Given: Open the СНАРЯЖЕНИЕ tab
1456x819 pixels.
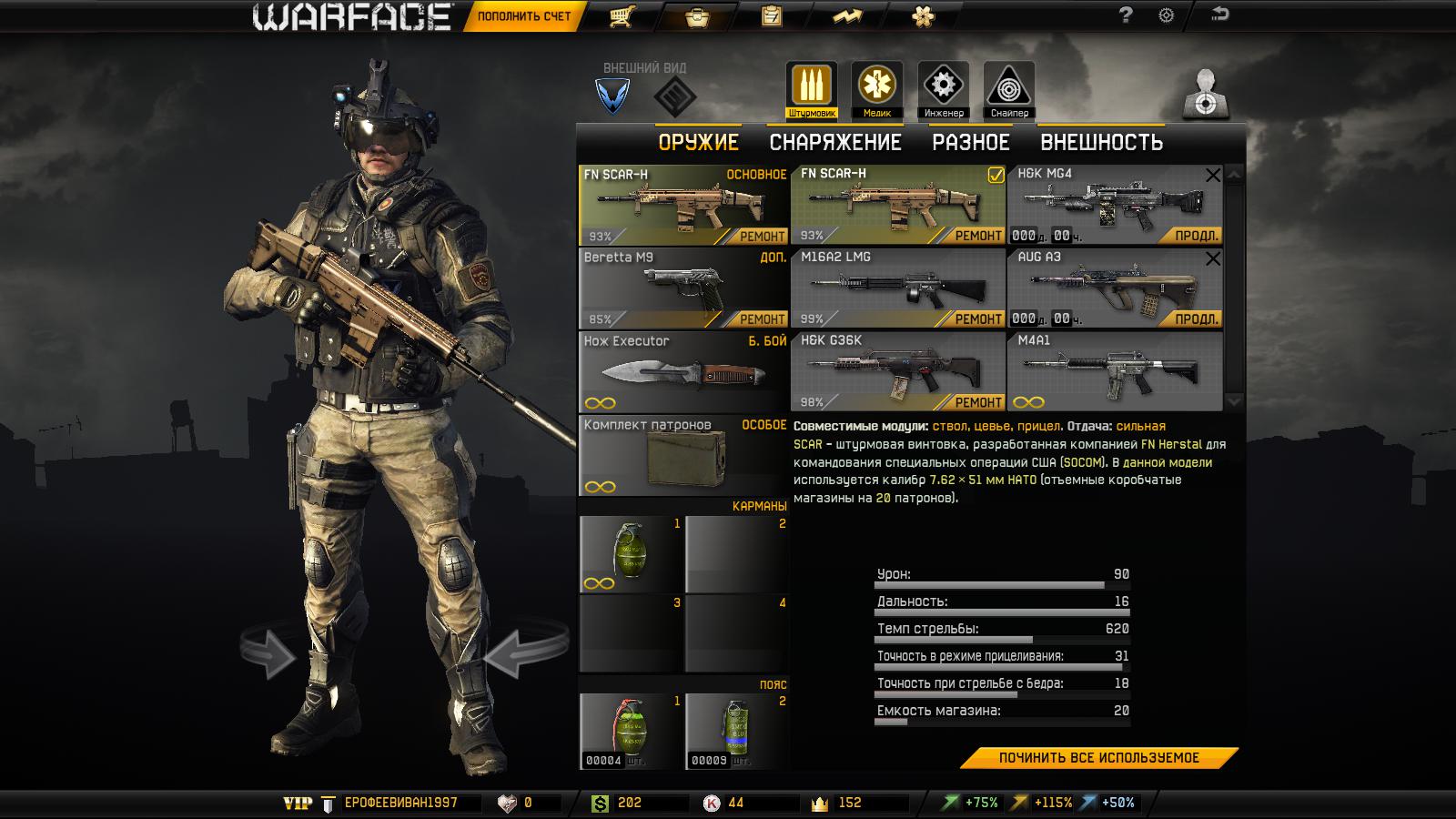Looking at the screenshot, I should click(x=834, y=143).
